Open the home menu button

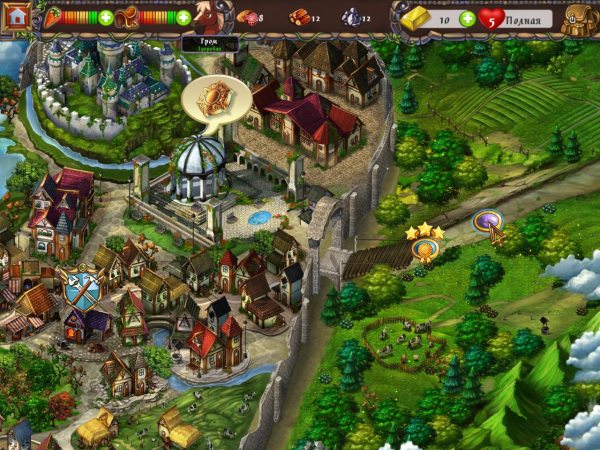[x=15, y=17]
